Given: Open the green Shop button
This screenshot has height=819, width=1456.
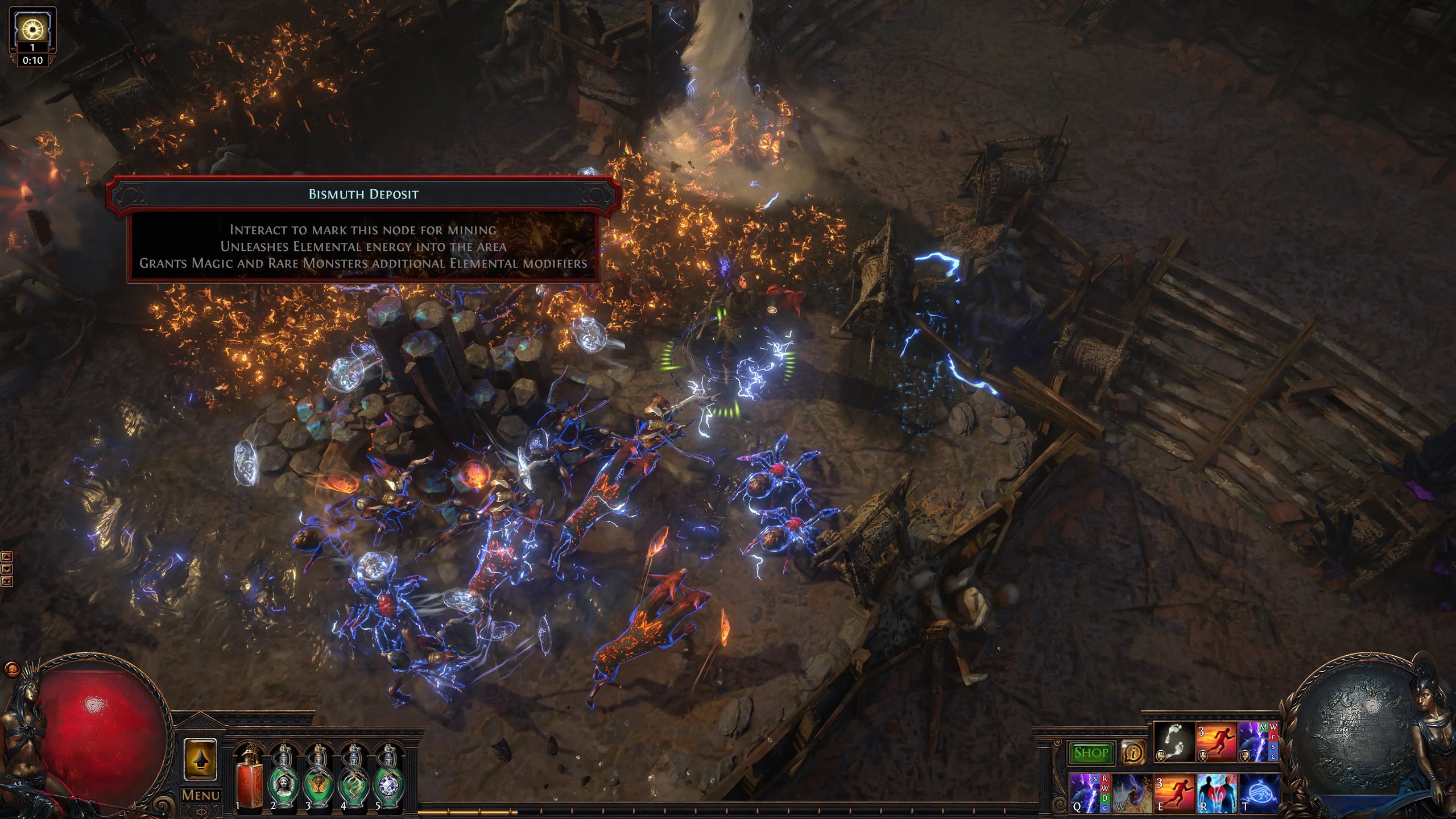Looking at the screenshot, I should [1090, 752].
